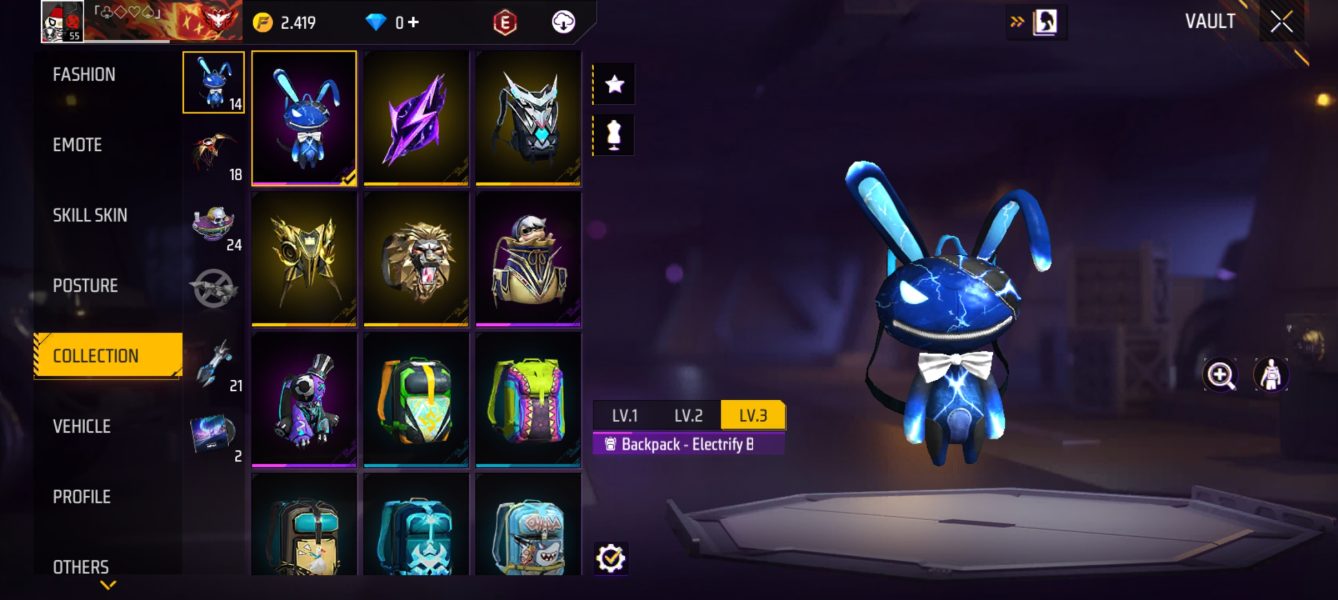Select LV.1 backpack level tab
1338x600 pixels.
(624, 416)
